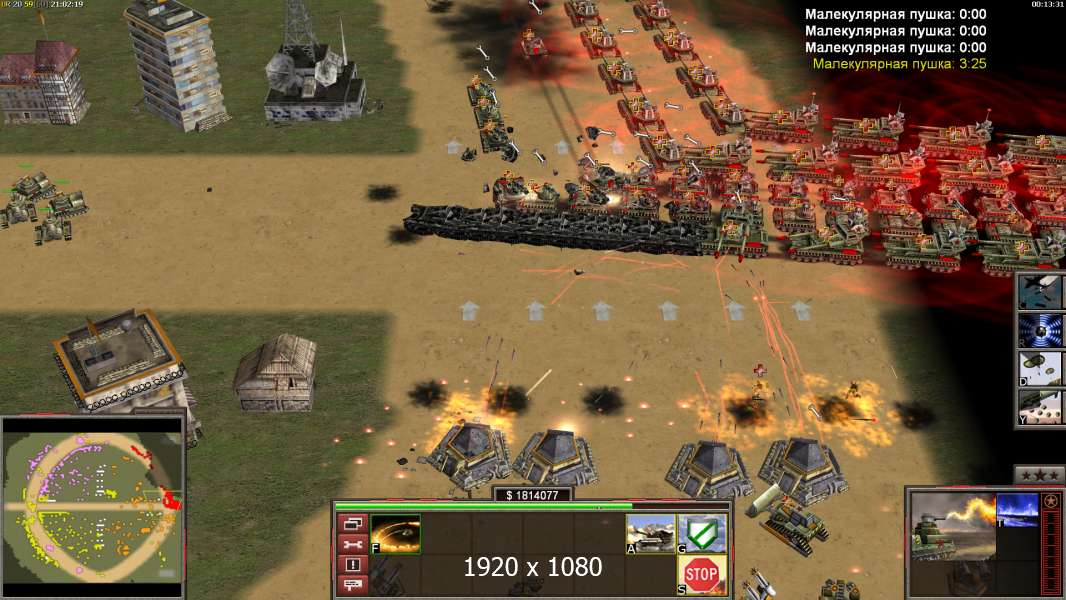Open the wrench options button
Screen dimensions: 1066x600
pos(352,544)
